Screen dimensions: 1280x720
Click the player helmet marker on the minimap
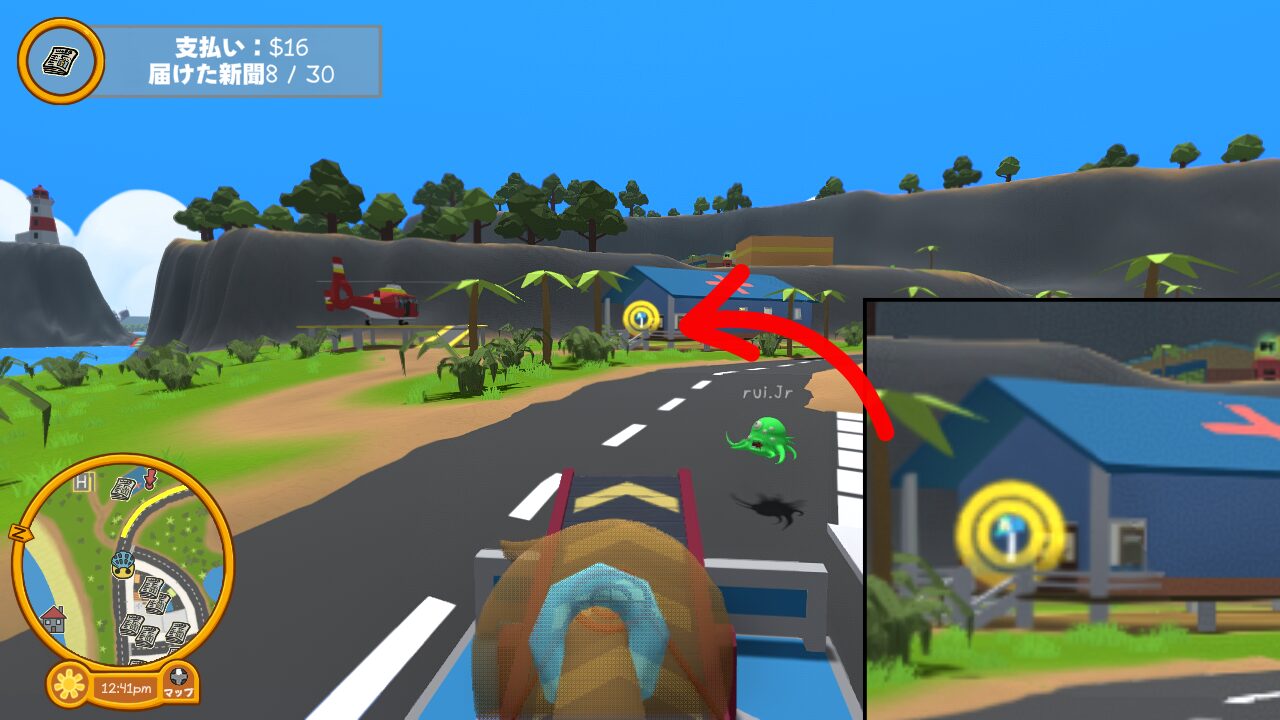click(123, 565)
